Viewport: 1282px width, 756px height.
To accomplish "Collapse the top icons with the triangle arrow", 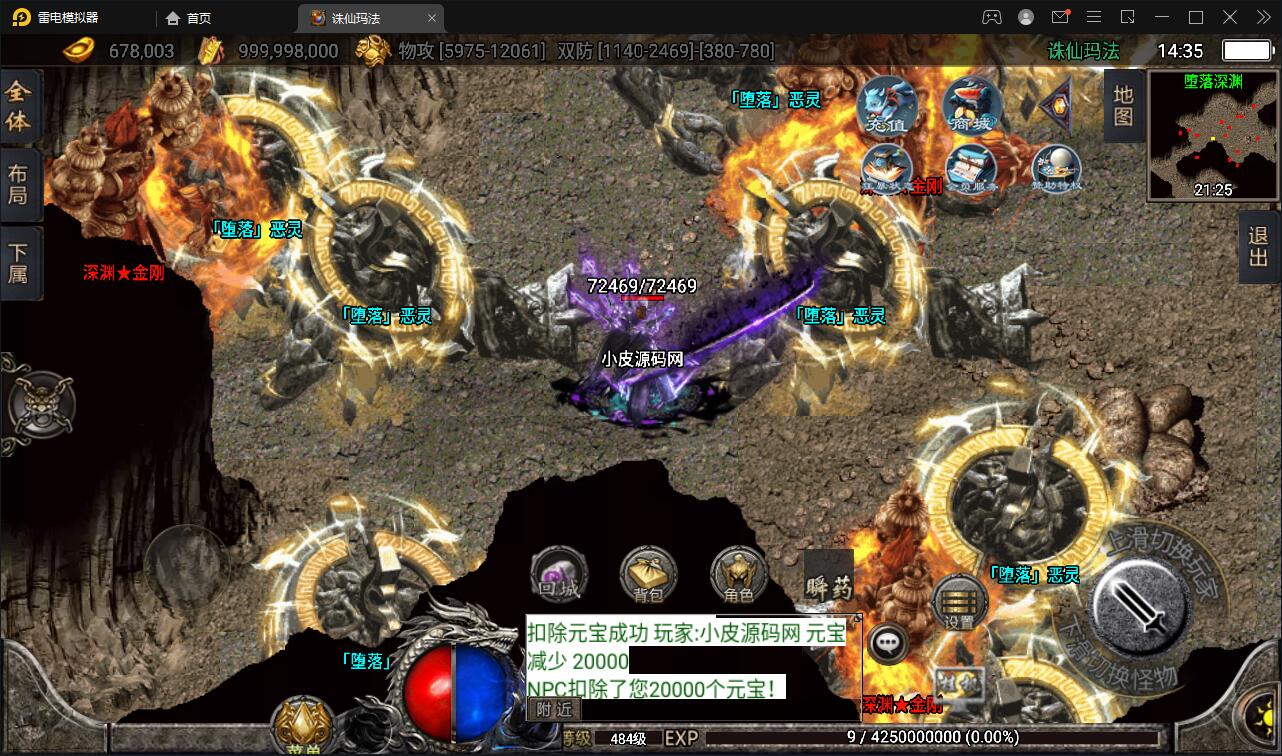I will [1055, 105].
